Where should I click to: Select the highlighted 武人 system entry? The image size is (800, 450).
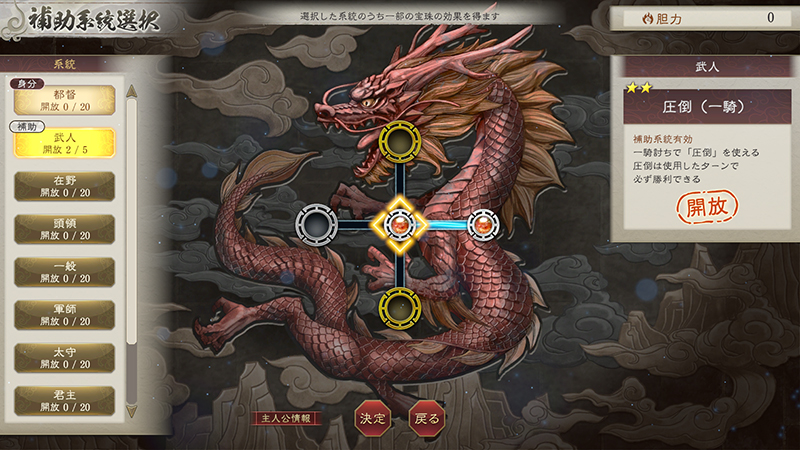65,143
